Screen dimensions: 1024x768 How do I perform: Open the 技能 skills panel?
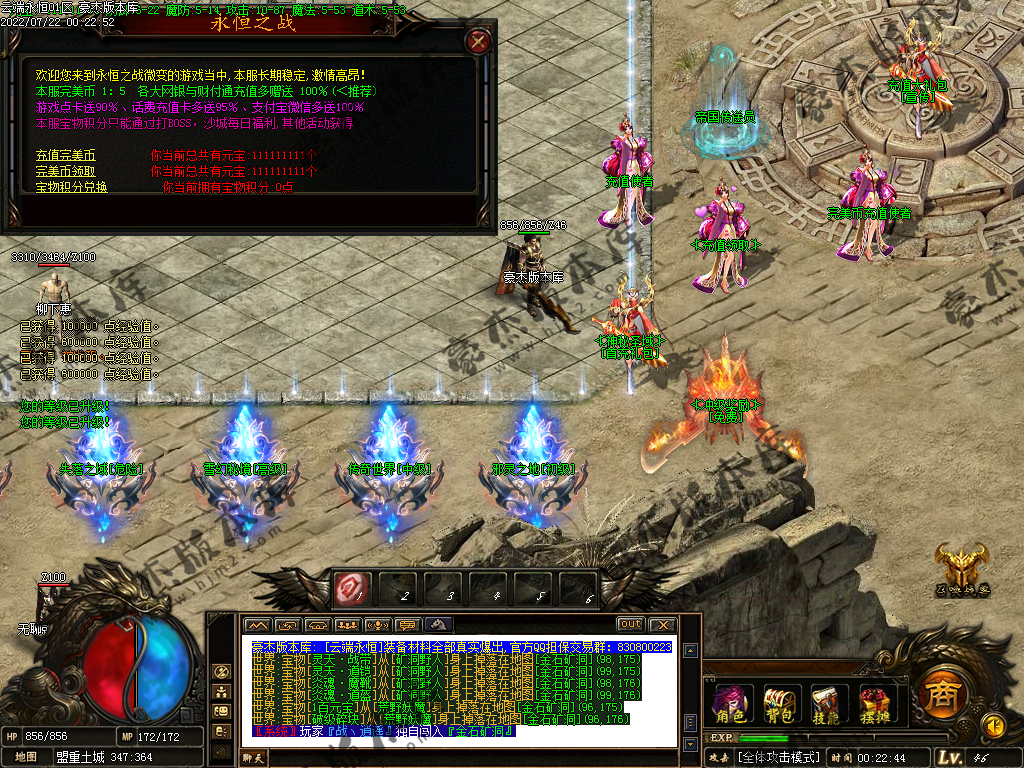(827, 703)
